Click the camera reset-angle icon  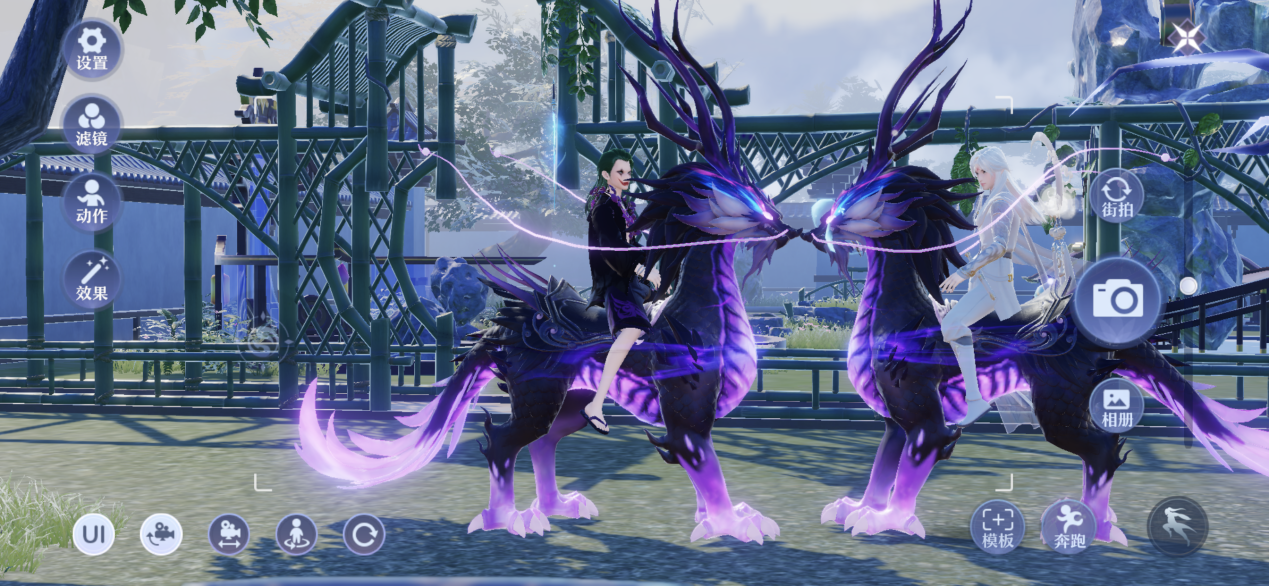click(x=161, y=535)
